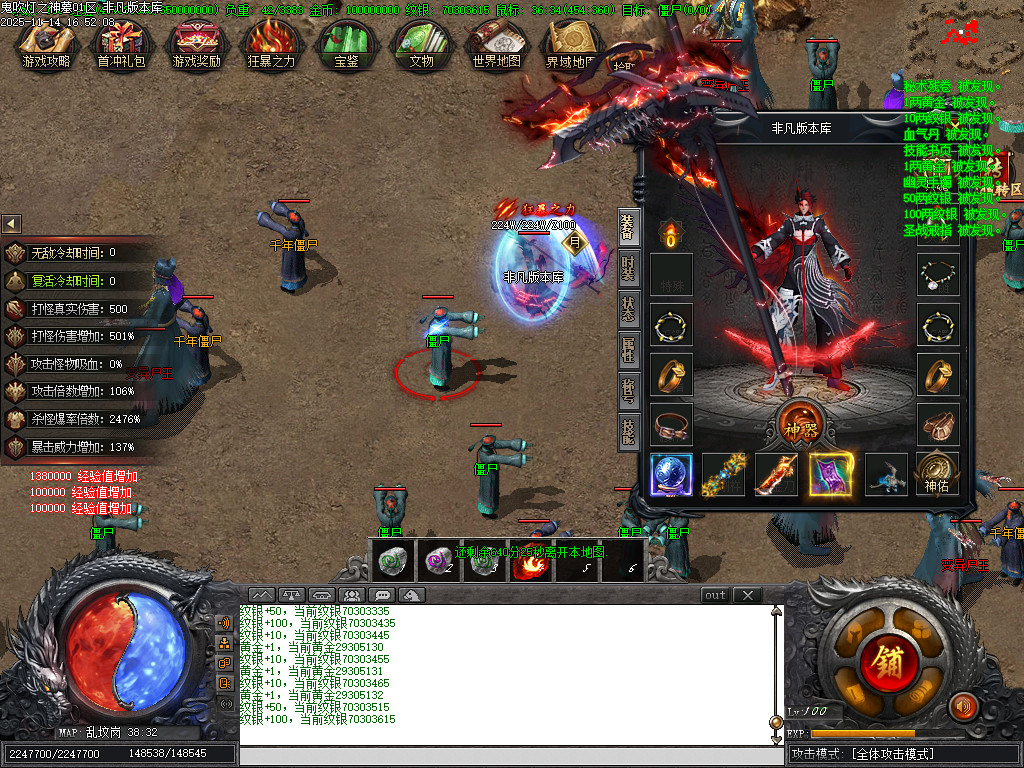This screenshot has width=1024, height=768.
Task: Select the blue crystal orb equipment slot
Action: 671,474
